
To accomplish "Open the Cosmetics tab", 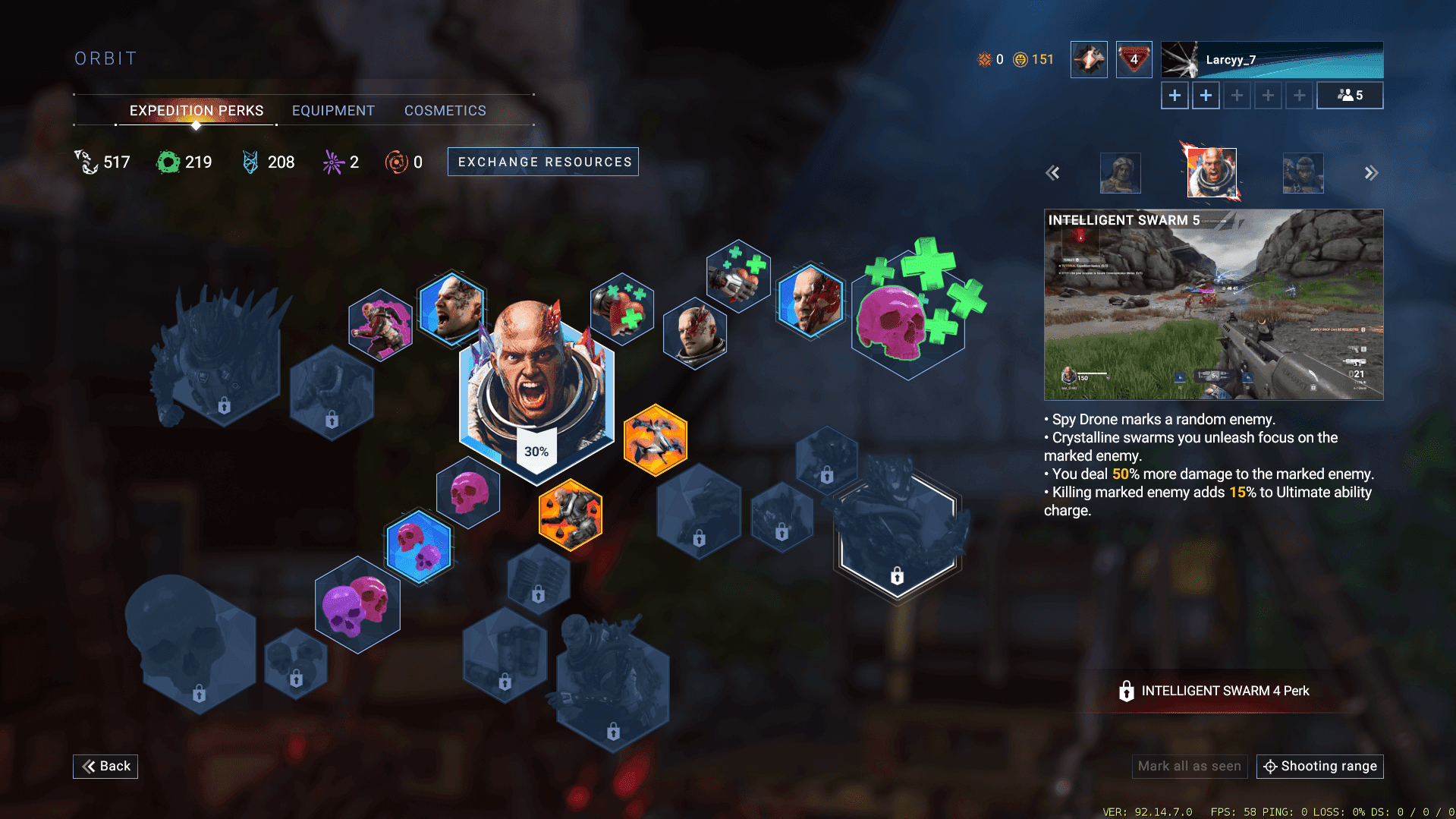I will click(445, 111).
